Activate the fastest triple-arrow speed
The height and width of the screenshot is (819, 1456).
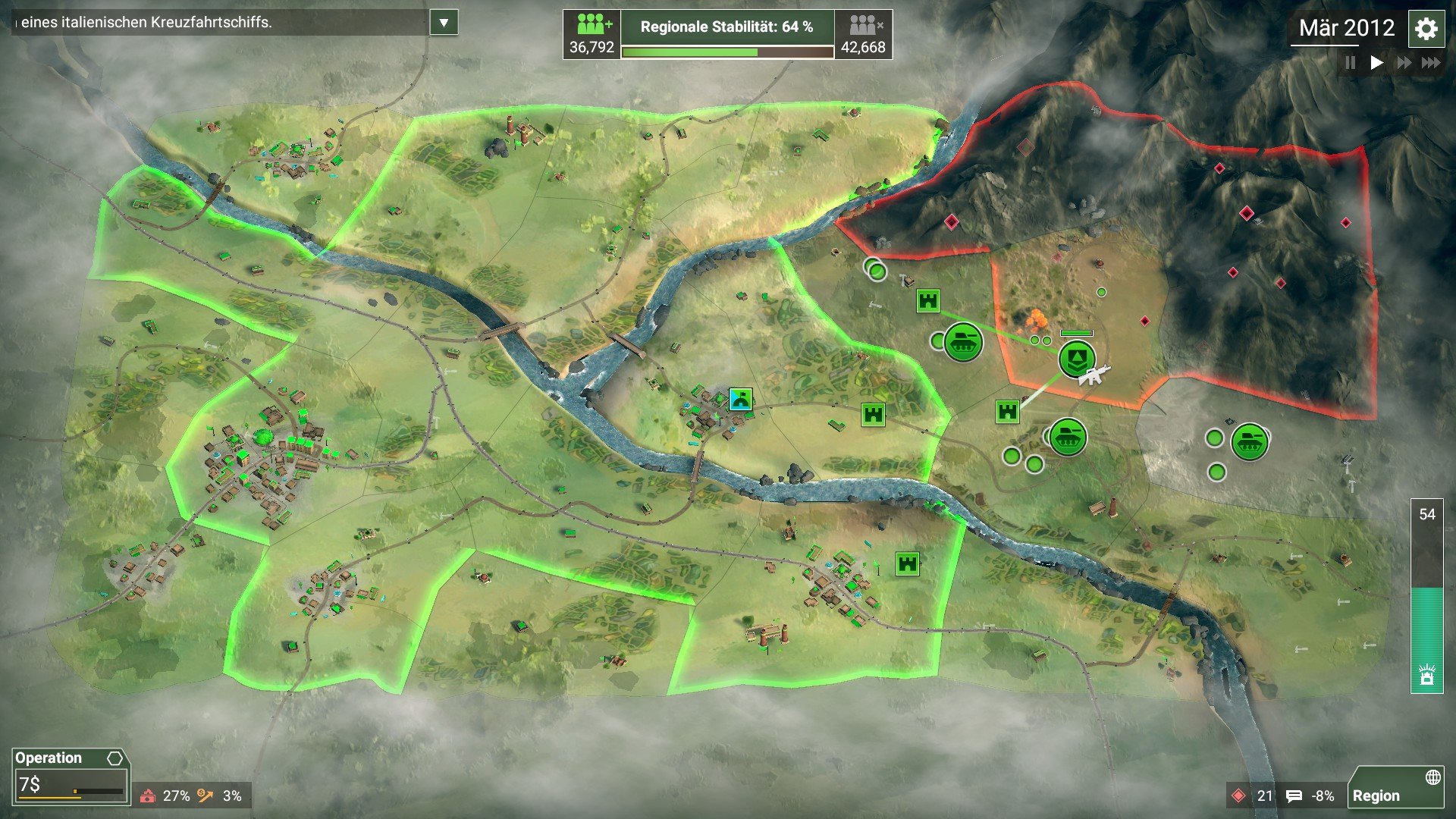pos(1431,63)
